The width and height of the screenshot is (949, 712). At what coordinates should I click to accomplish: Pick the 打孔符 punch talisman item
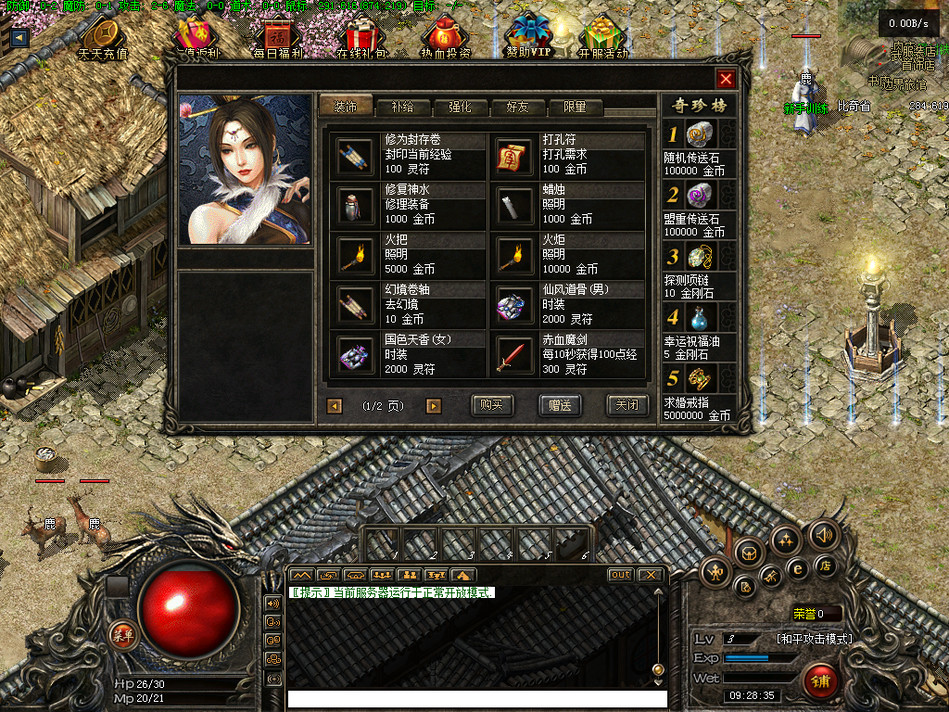[512, 153]
